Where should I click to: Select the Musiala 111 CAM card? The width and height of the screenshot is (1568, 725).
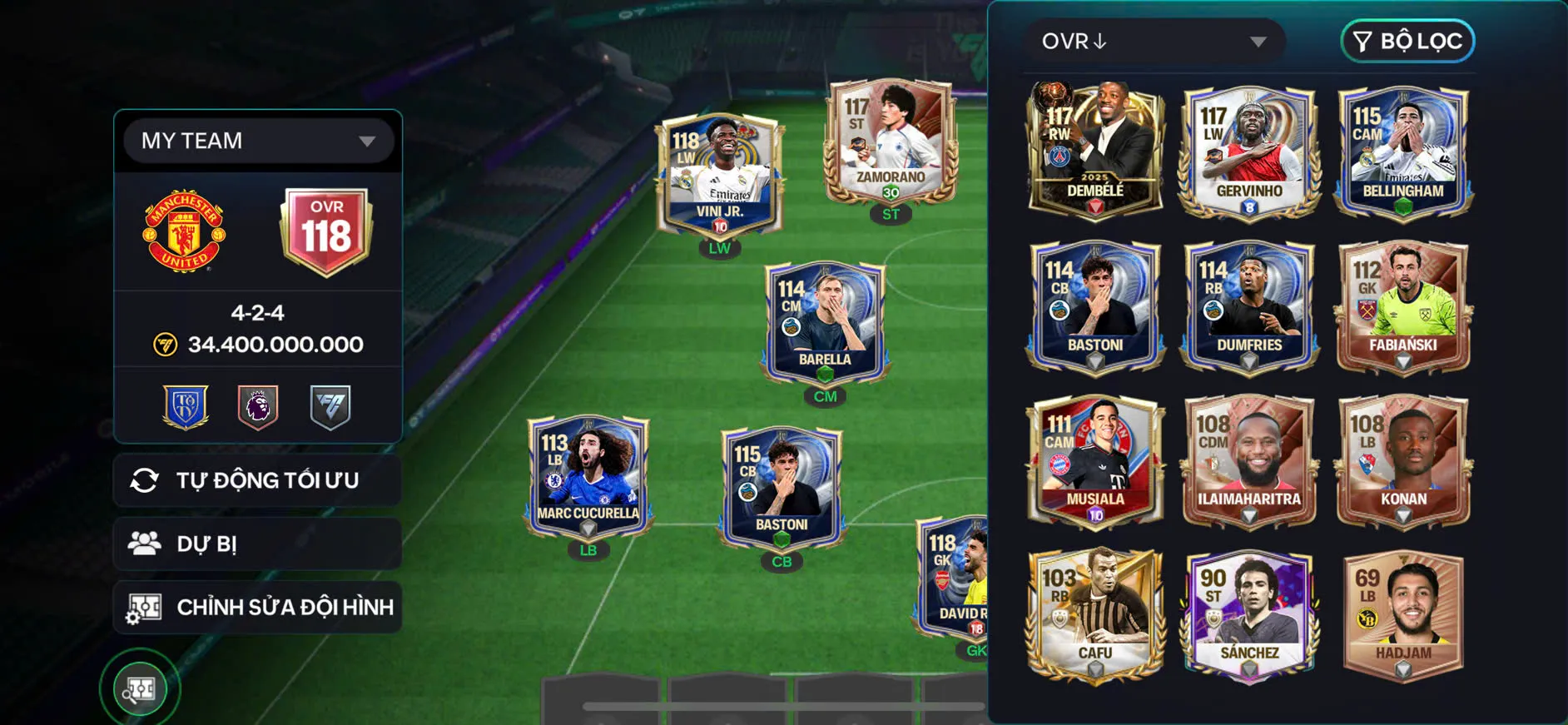[1095, 459]
